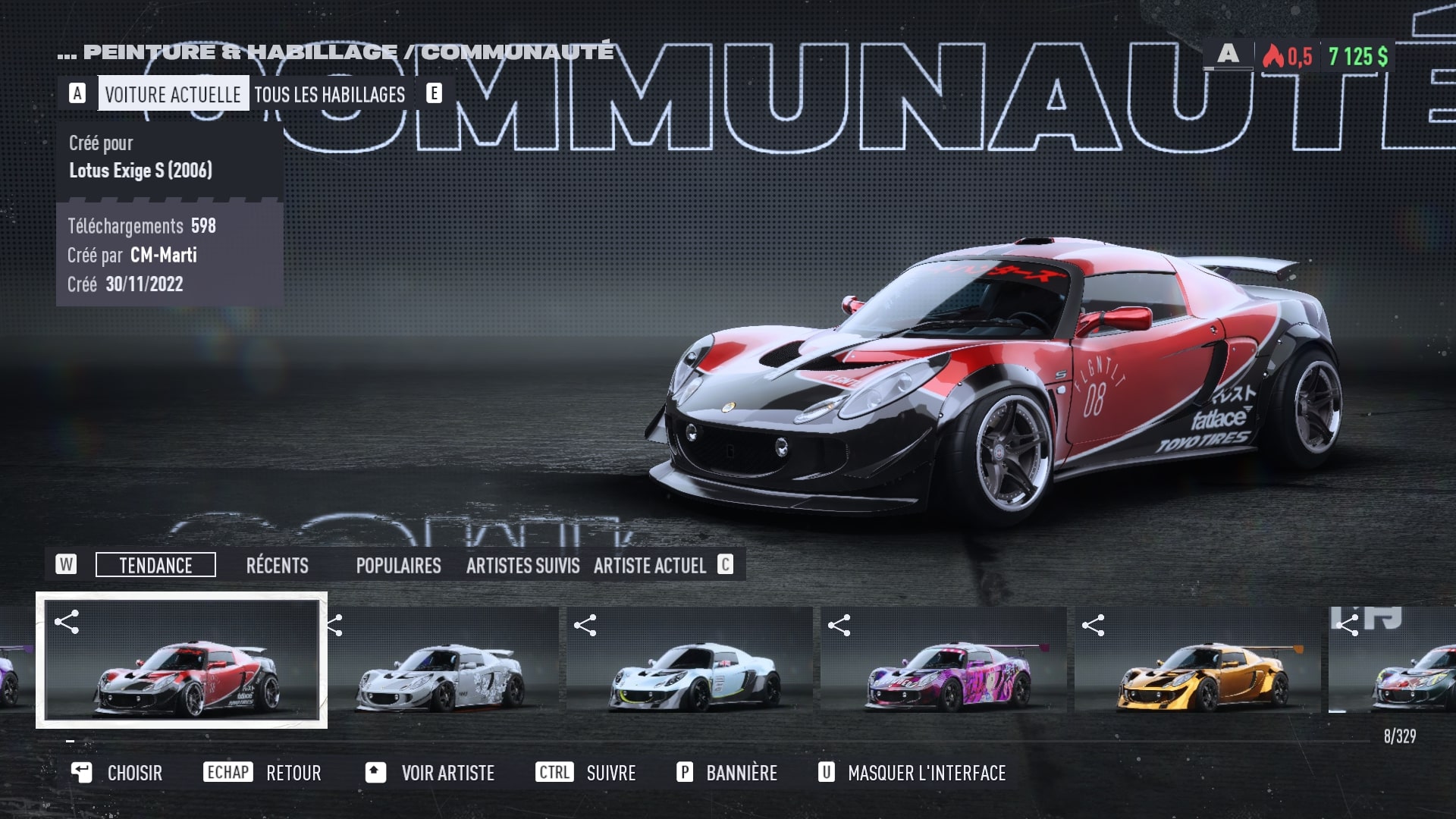Select the ARTISTES SUIVIS filter

click(523, 566)
